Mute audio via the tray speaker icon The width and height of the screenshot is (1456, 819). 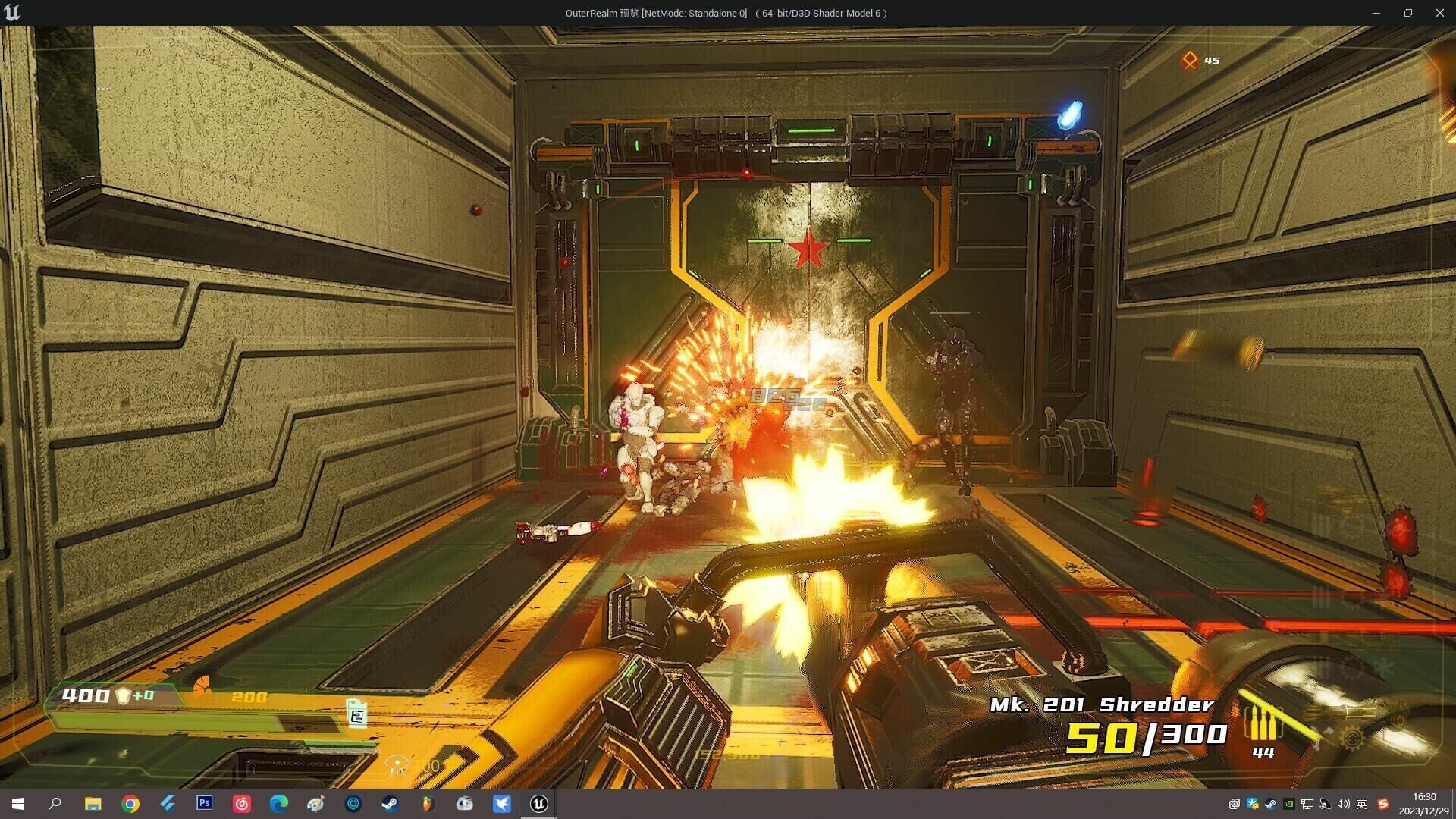(x=1343, y=804)
